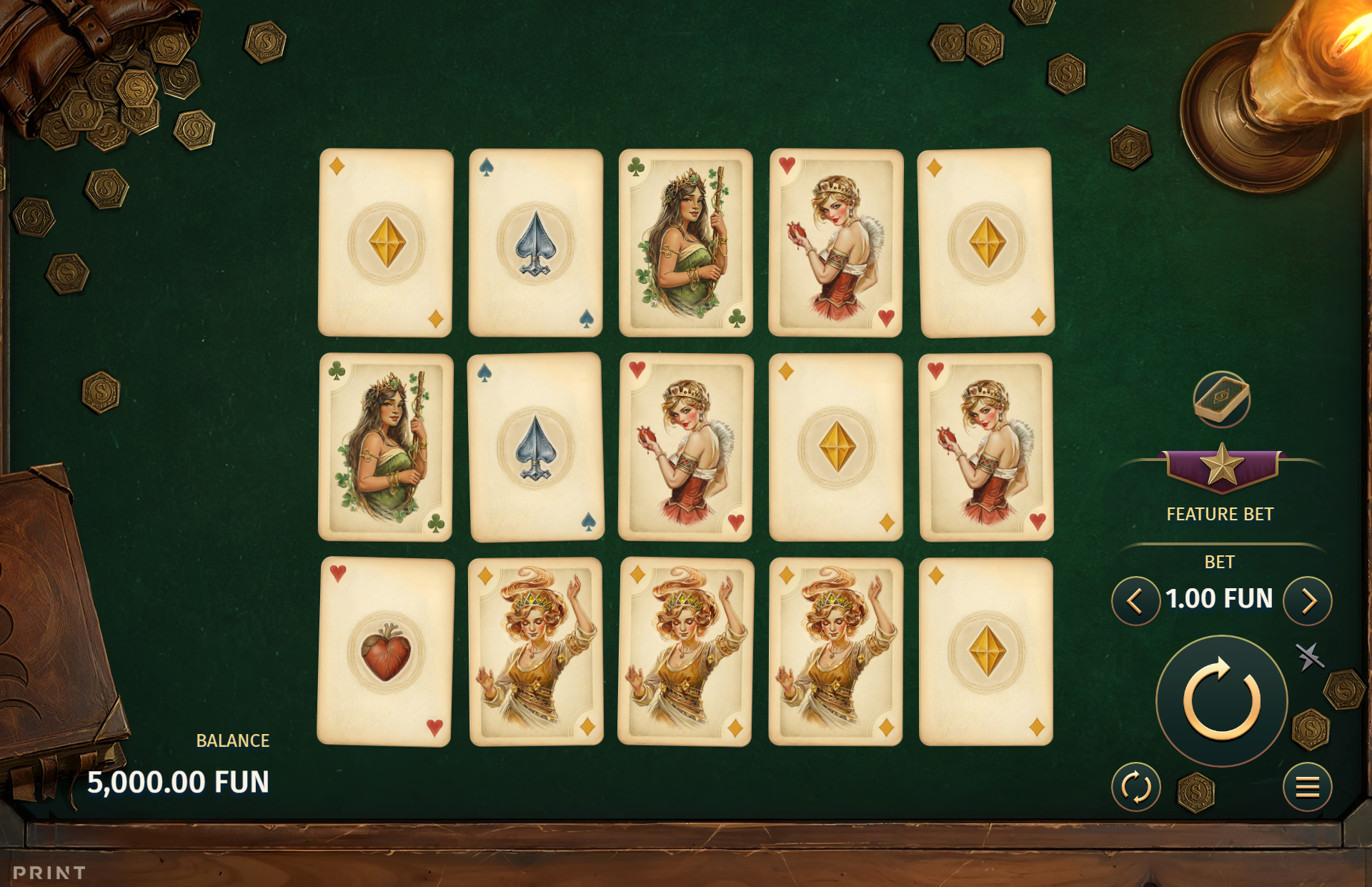
Task: Increase the bet amount
Action: [x=1308, y=601]
